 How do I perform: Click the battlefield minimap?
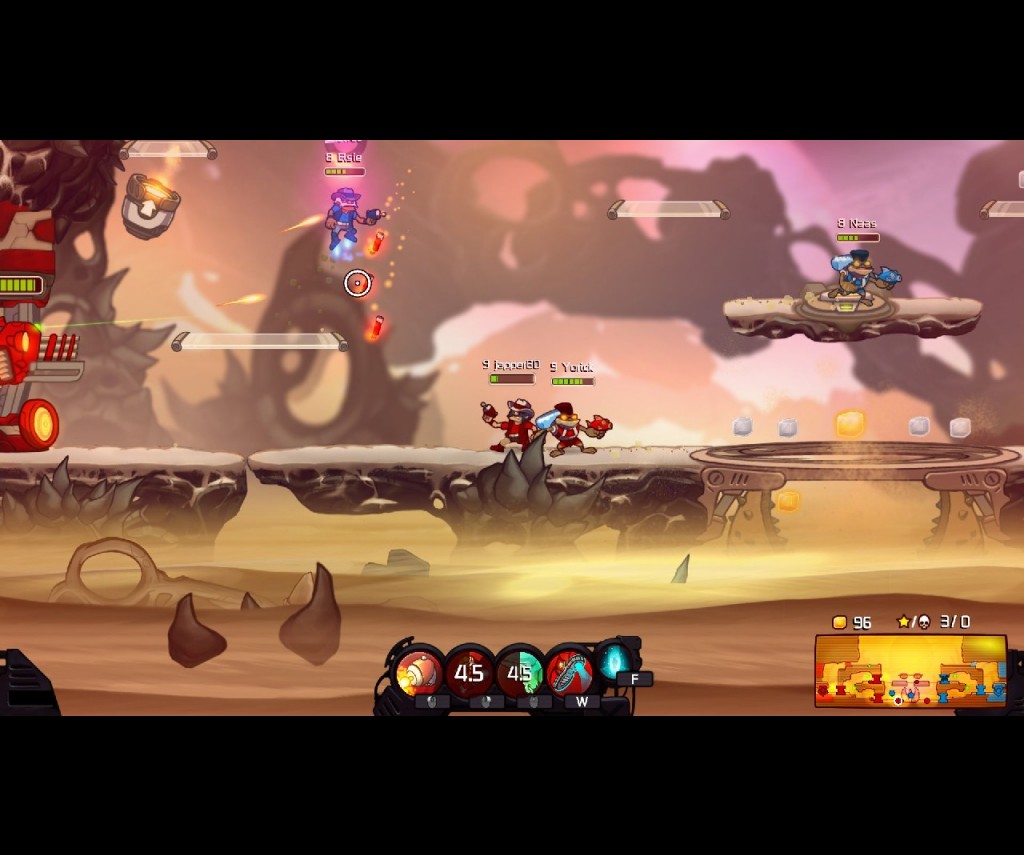[910, 670]
